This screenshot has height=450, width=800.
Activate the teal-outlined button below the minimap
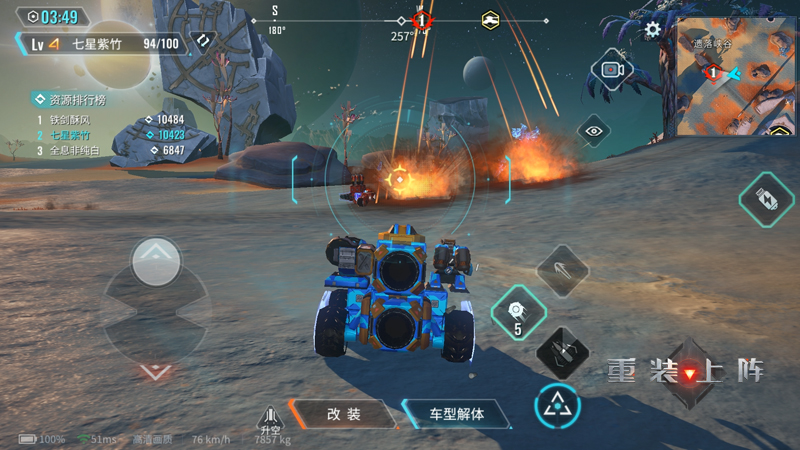[x=767, y=199]
